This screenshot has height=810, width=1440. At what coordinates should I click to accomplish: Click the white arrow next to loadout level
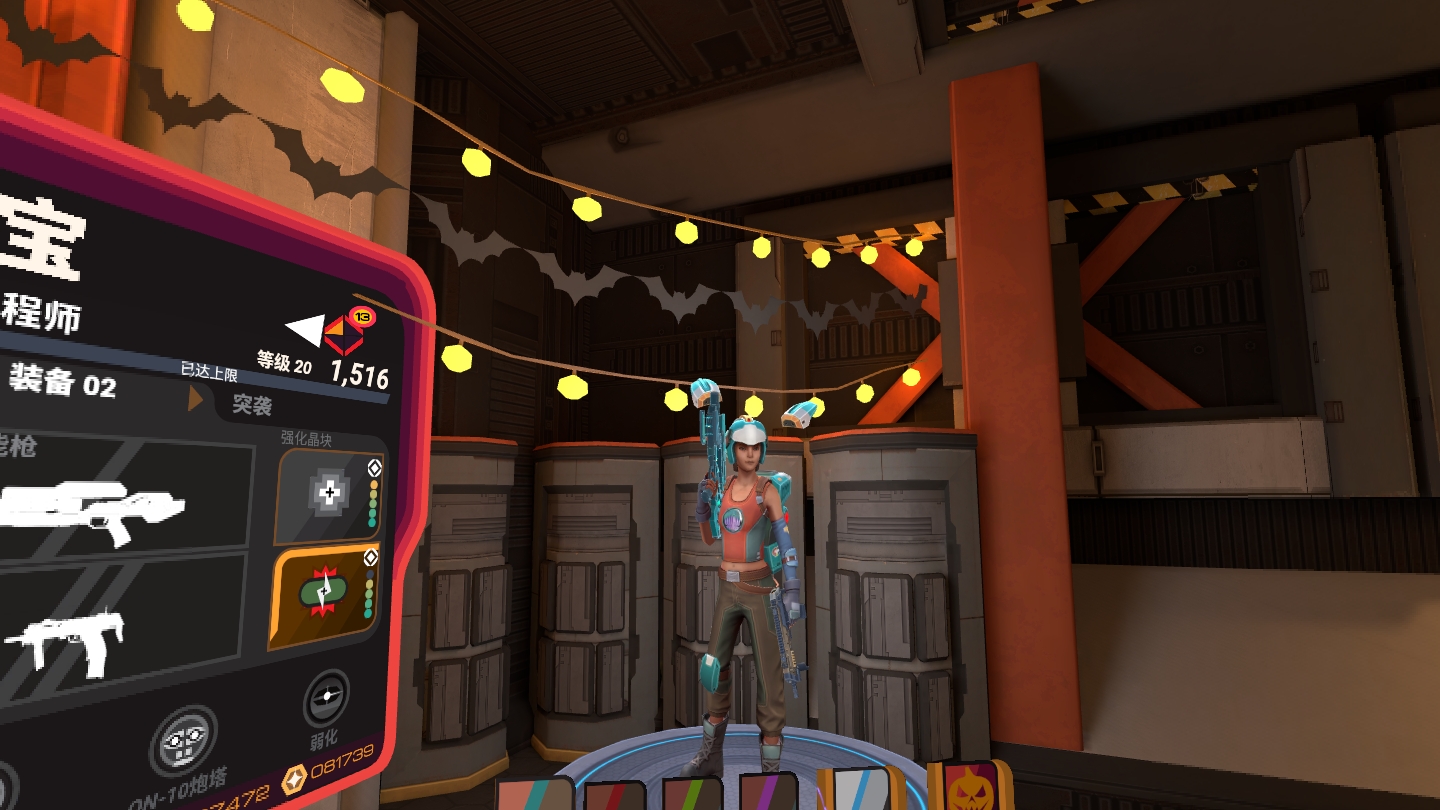click(x=305, y=329)
